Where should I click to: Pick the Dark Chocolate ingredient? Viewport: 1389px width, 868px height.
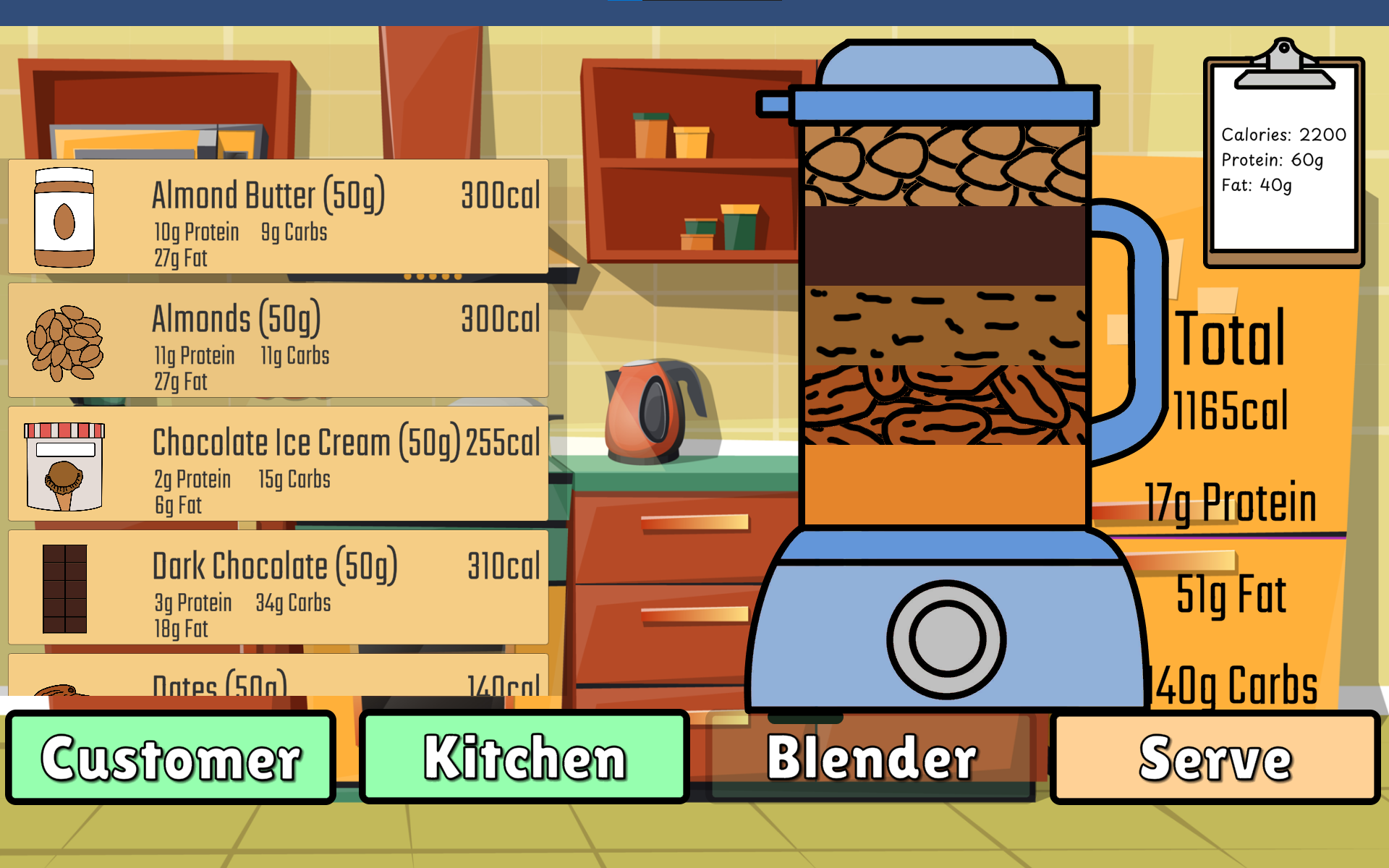[x=278, y=587]
